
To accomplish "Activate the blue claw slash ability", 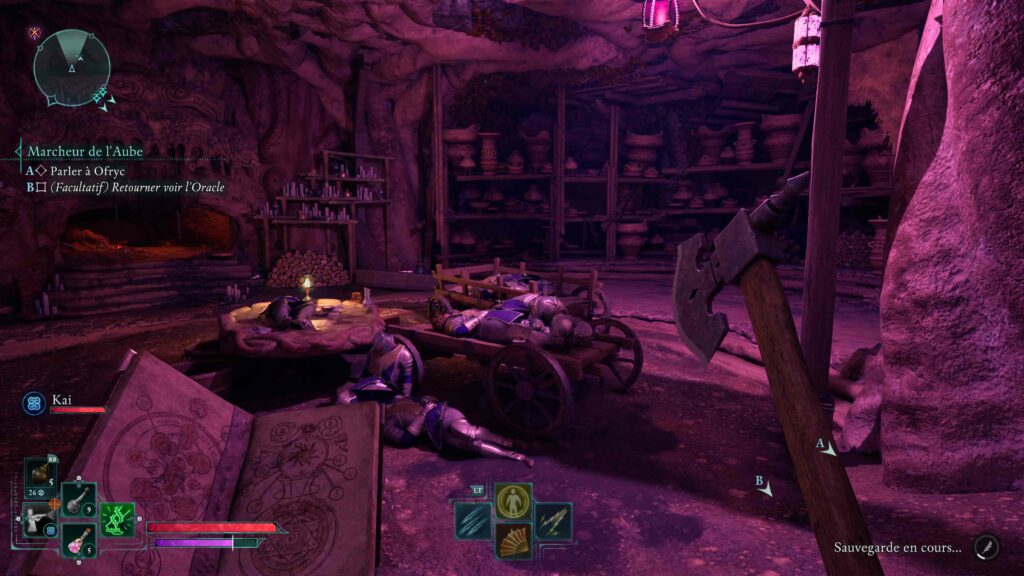I will pyautogui.click(x=473, y=521).
